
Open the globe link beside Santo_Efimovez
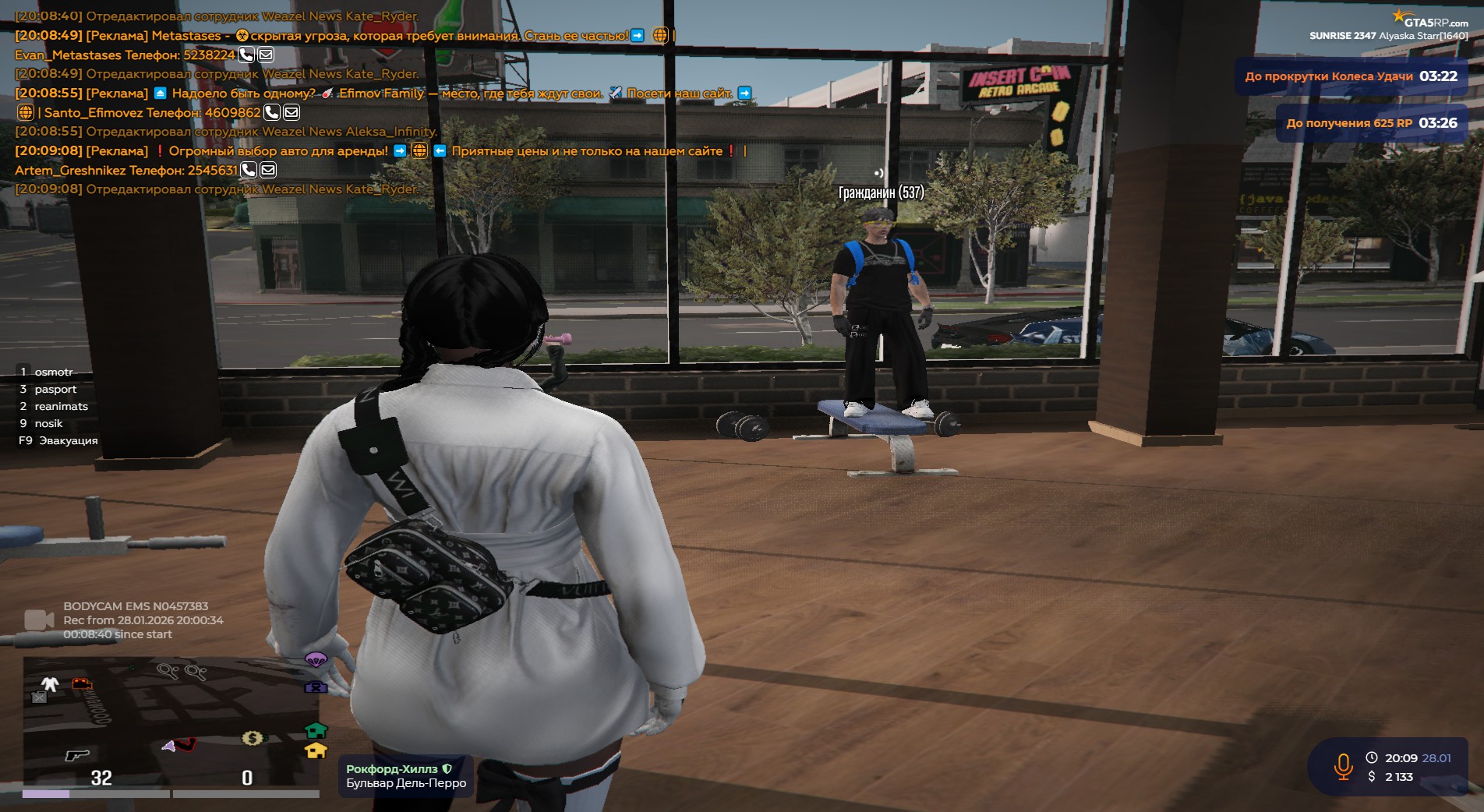(x=26, y=112)
